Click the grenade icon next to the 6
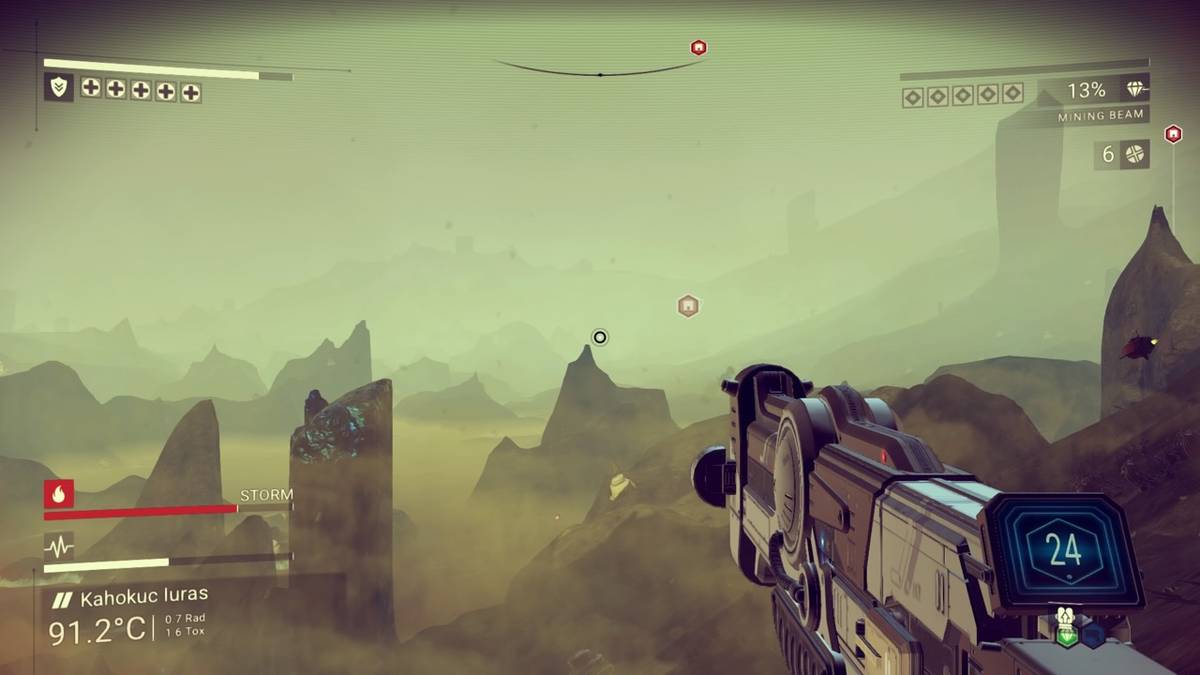The height and width of the screenshot is (675, 1200). tap(1134, 154)
